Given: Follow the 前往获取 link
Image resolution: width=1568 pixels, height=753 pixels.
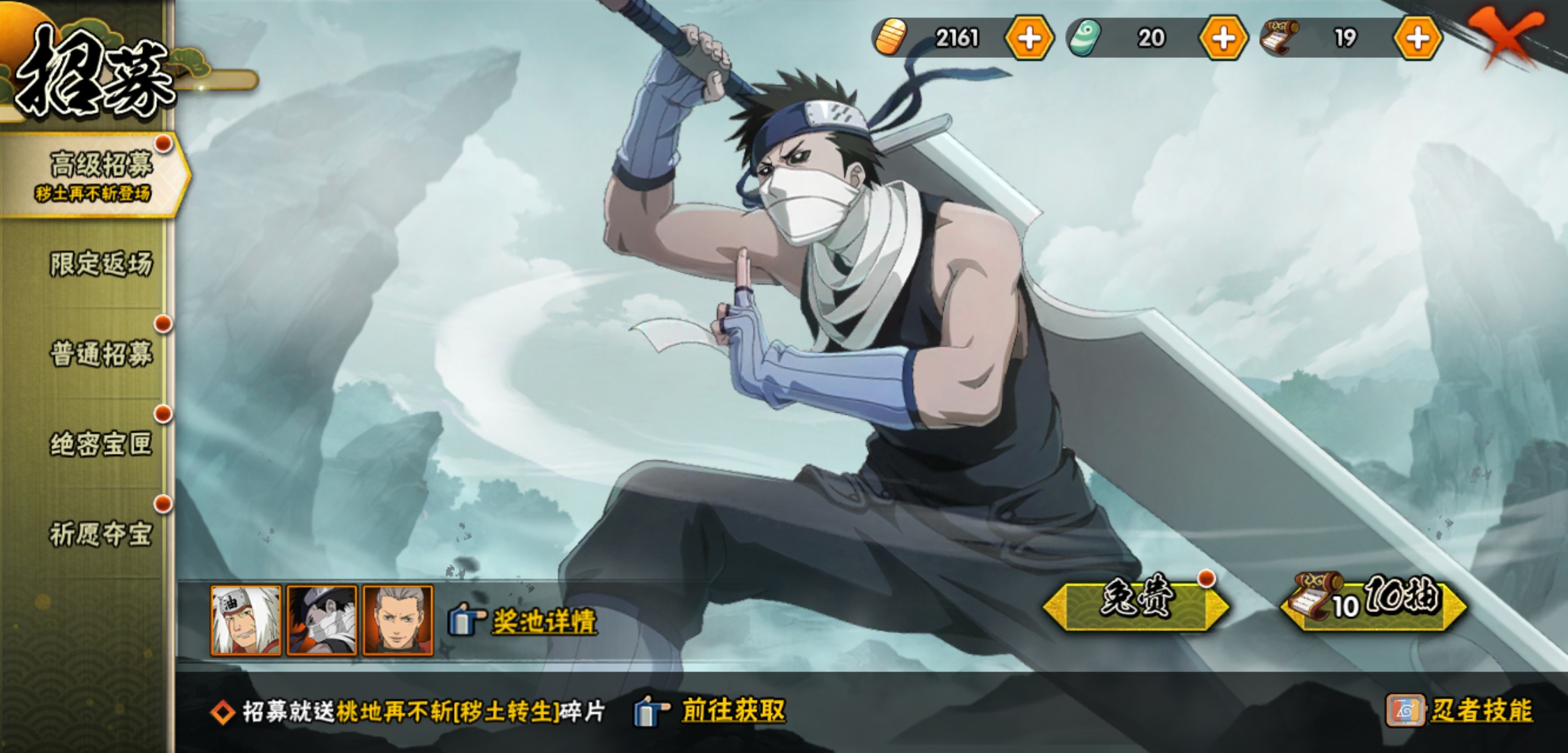Looking at the screenshot, I should click(x=732, y=710).
